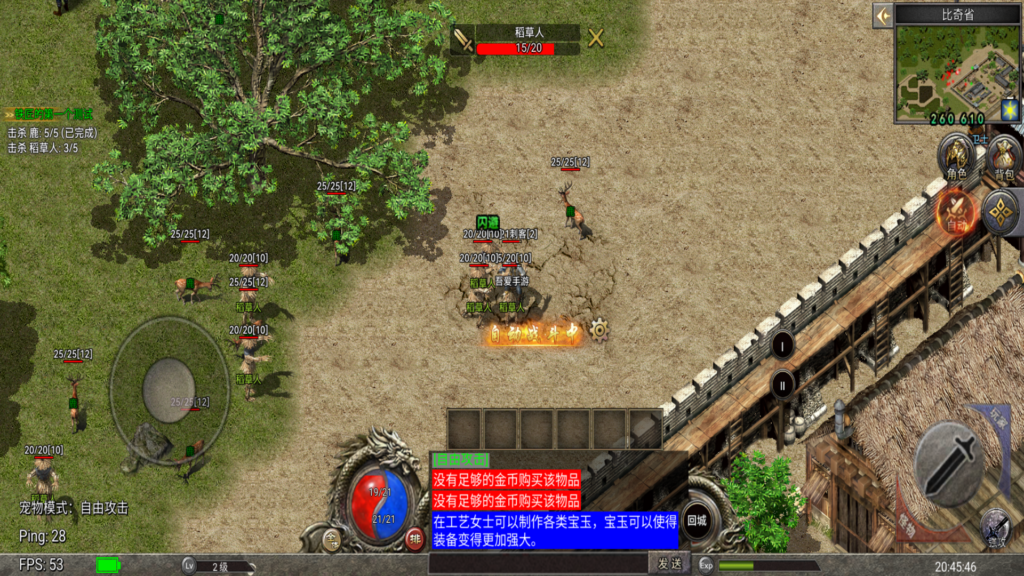The width and height of the screenshot is (1024, 576).
Task: Activate the small sword skill icon
Action: coord(994,525)
